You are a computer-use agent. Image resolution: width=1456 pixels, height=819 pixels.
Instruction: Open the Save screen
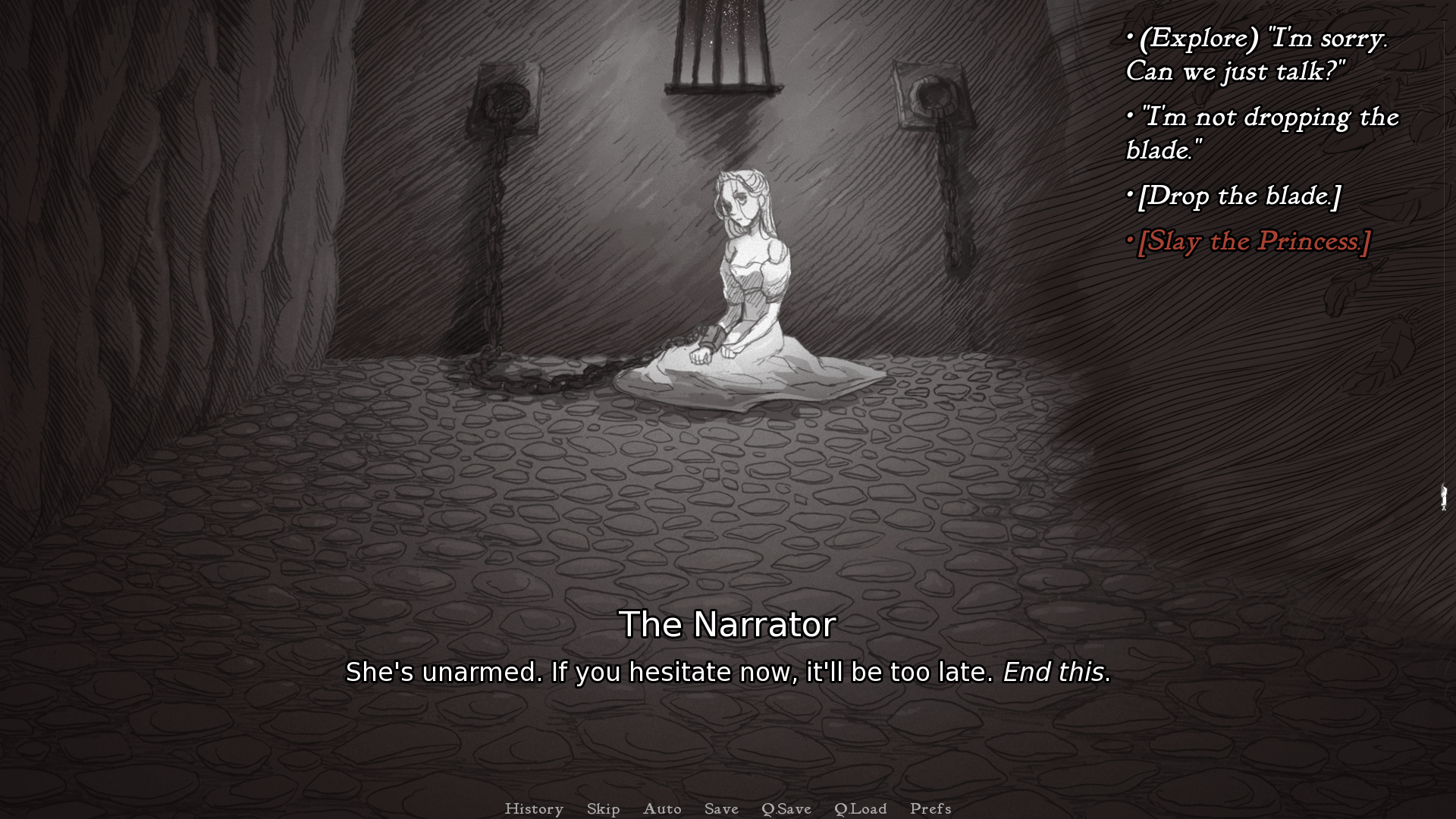click(x=720, y=808)
